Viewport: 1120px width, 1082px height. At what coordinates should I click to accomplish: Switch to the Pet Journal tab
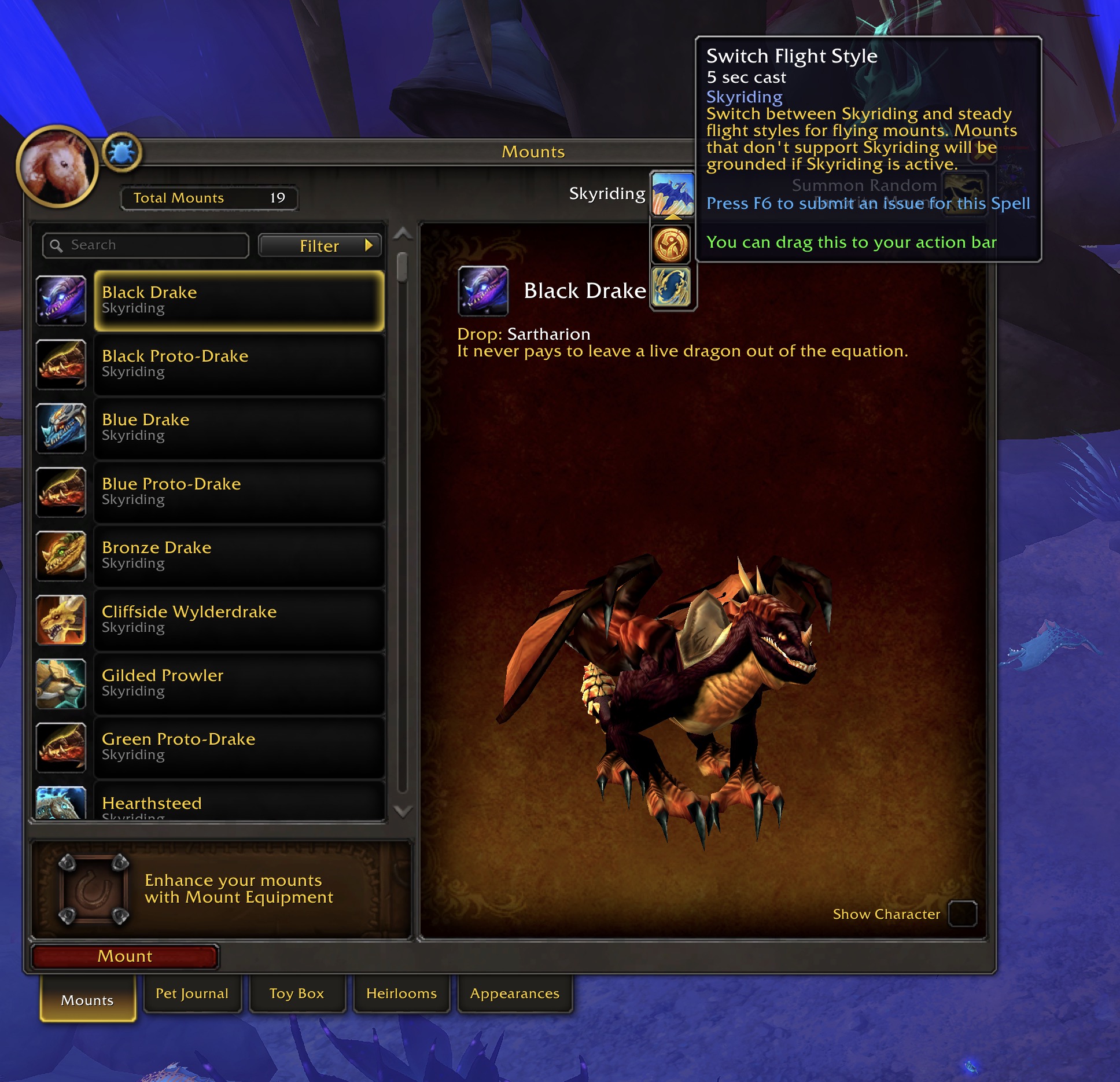pos(192,993)
